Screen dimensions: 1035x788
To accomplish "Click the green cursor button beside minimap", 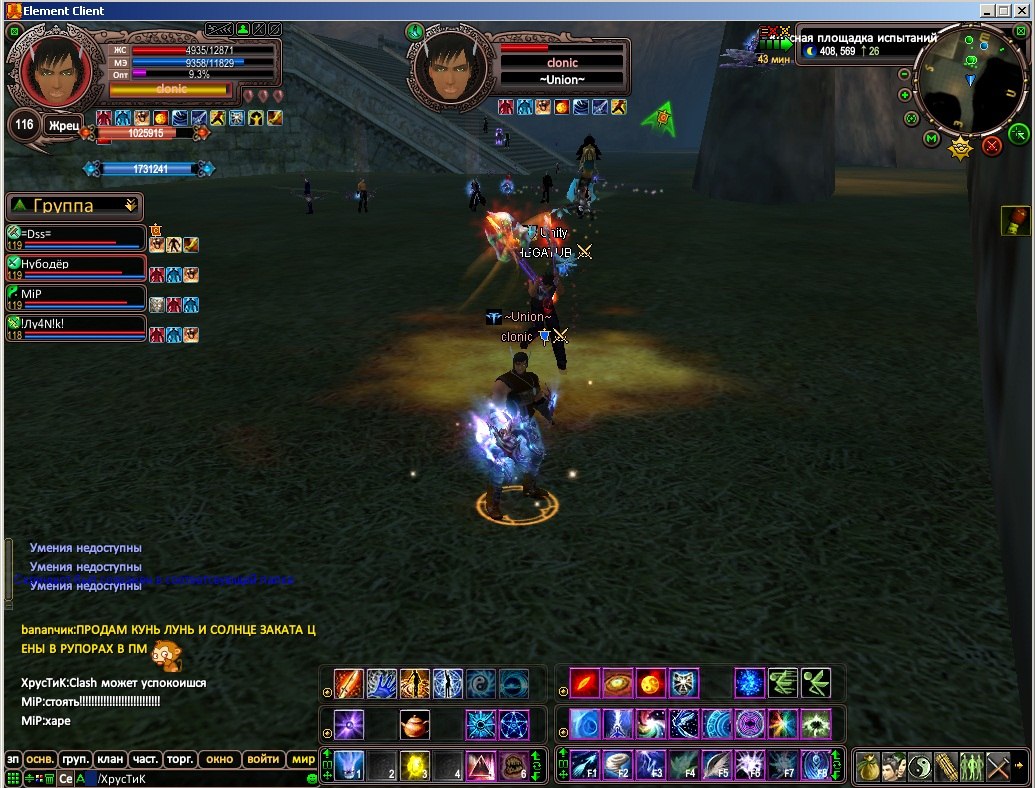I will click(1018, 134).
